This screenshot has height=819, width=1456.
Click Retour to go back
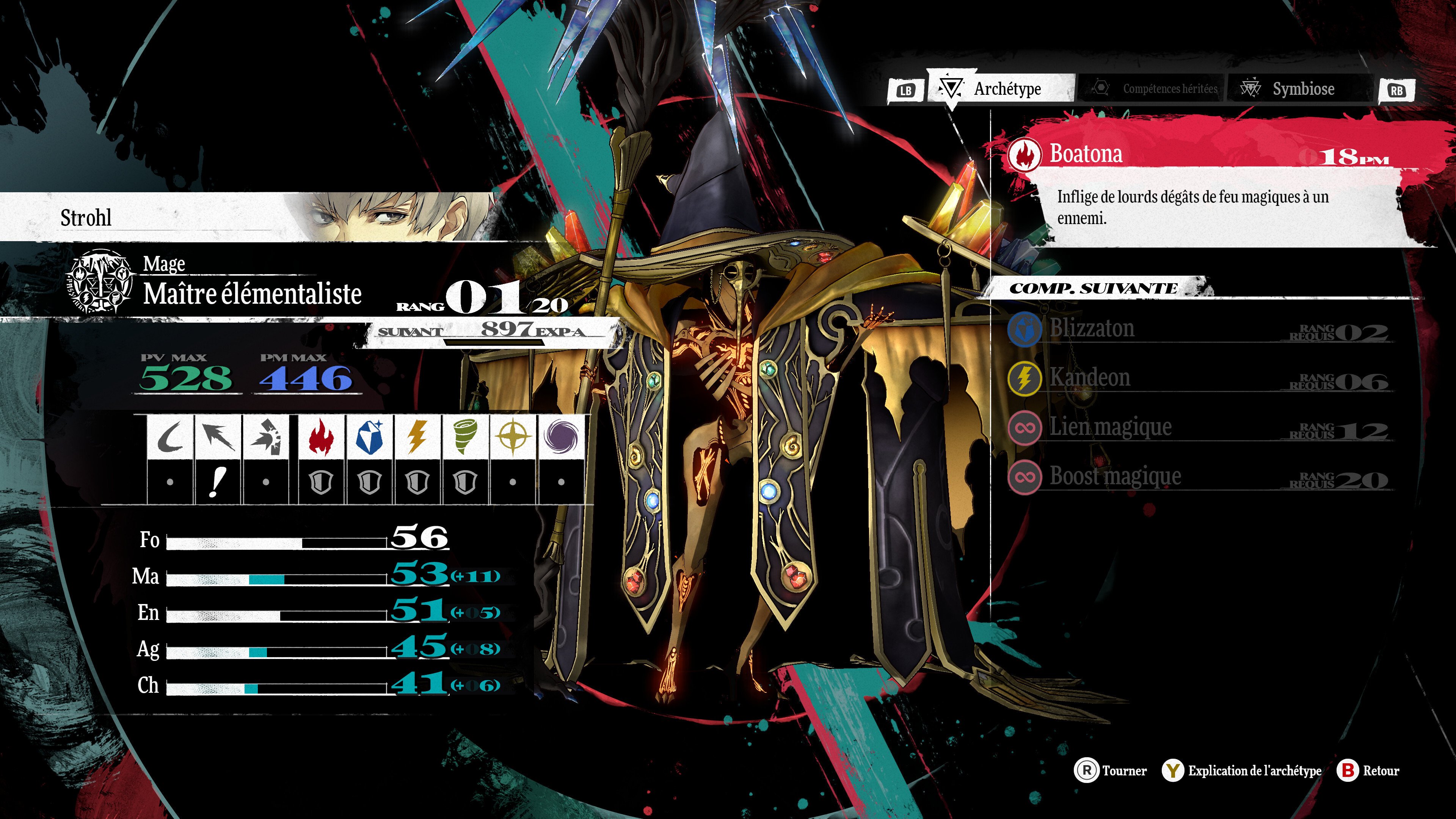coord(1368,770)
